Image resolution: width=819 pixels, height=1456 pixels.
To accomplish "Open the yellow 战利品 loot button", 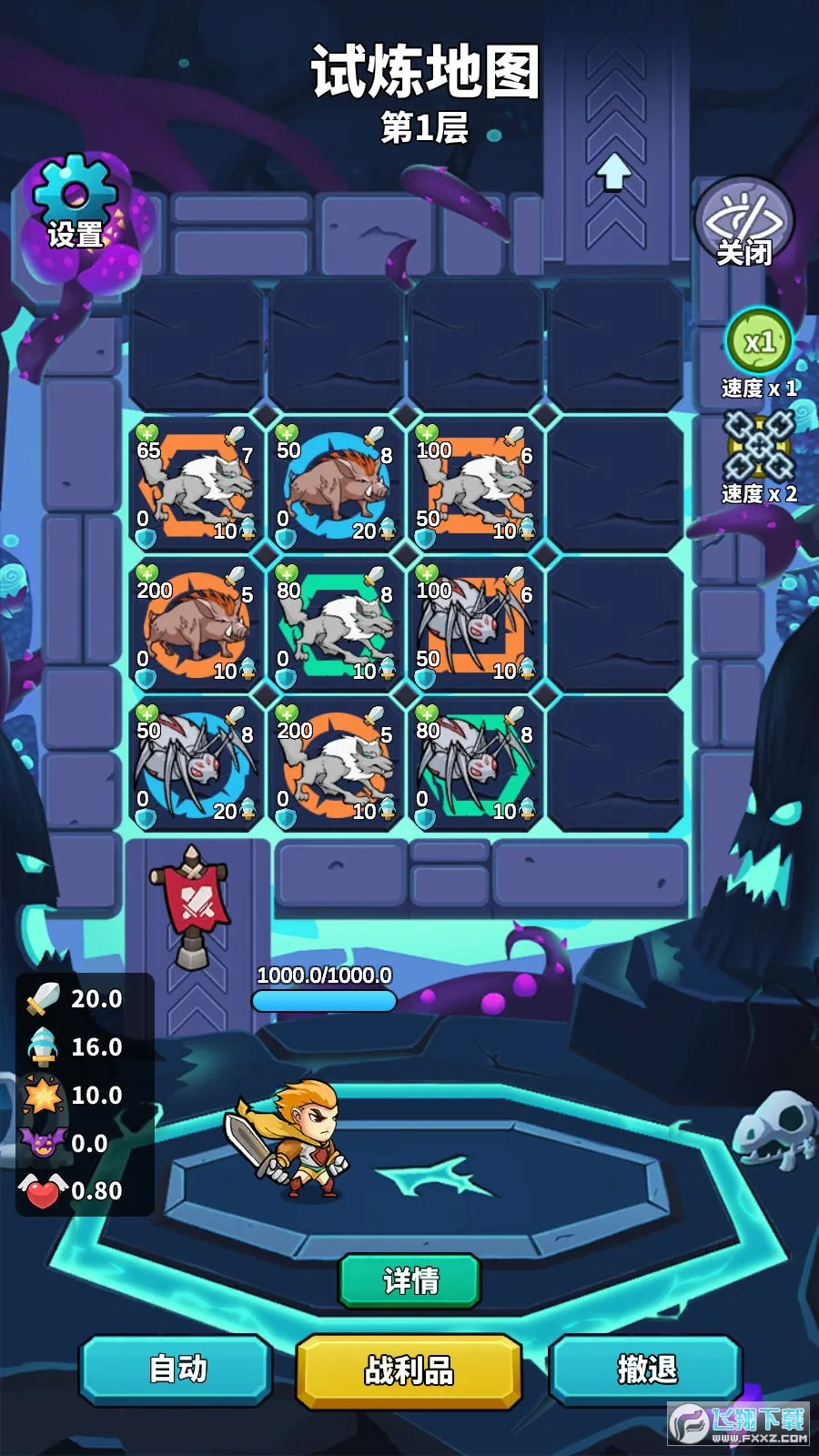I will pyautogui.click(x=409, y=1370).
